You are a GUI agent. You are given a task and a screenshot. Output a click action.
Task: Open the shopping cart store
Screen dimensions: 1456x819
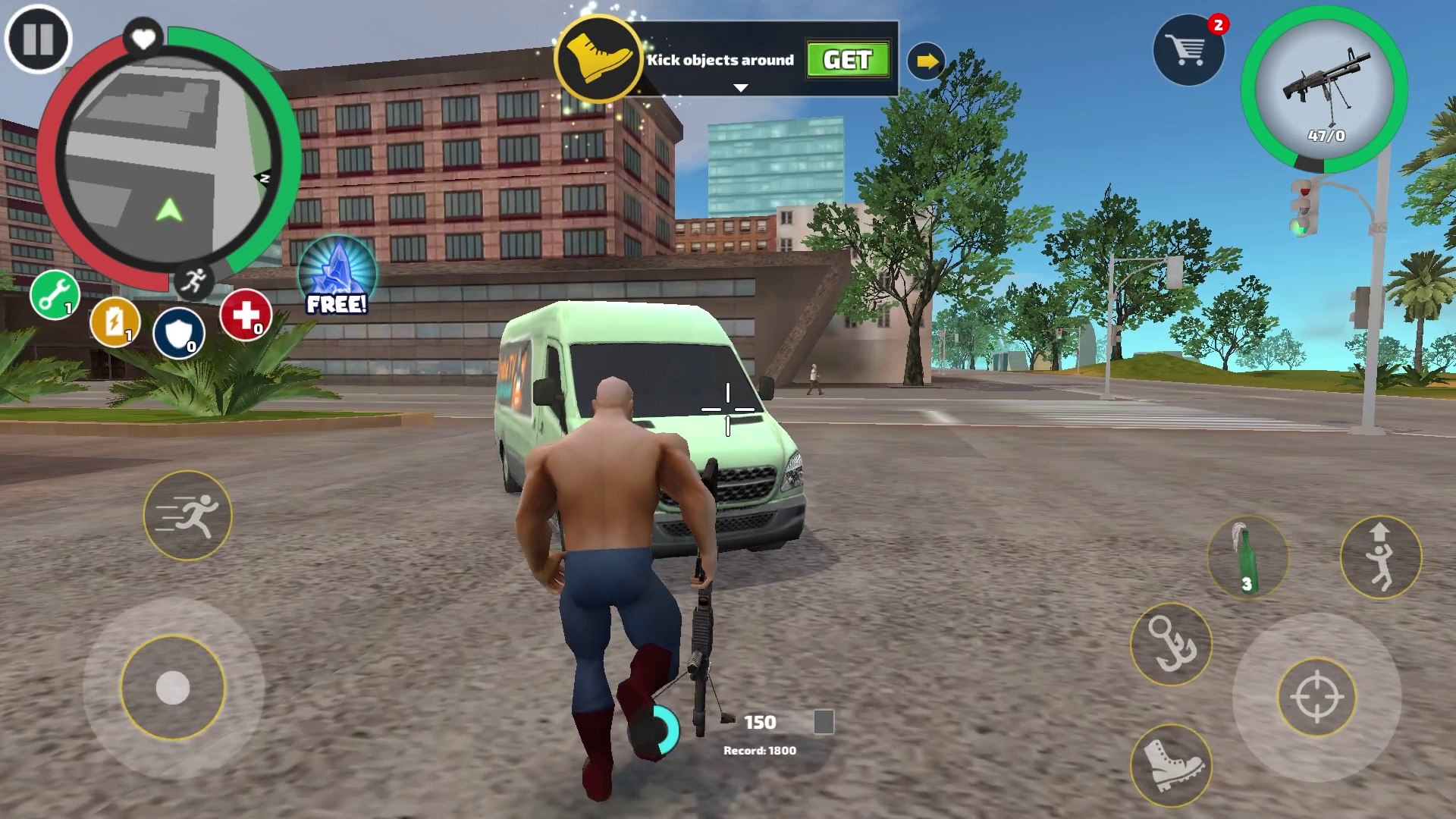pos(1188,51)
